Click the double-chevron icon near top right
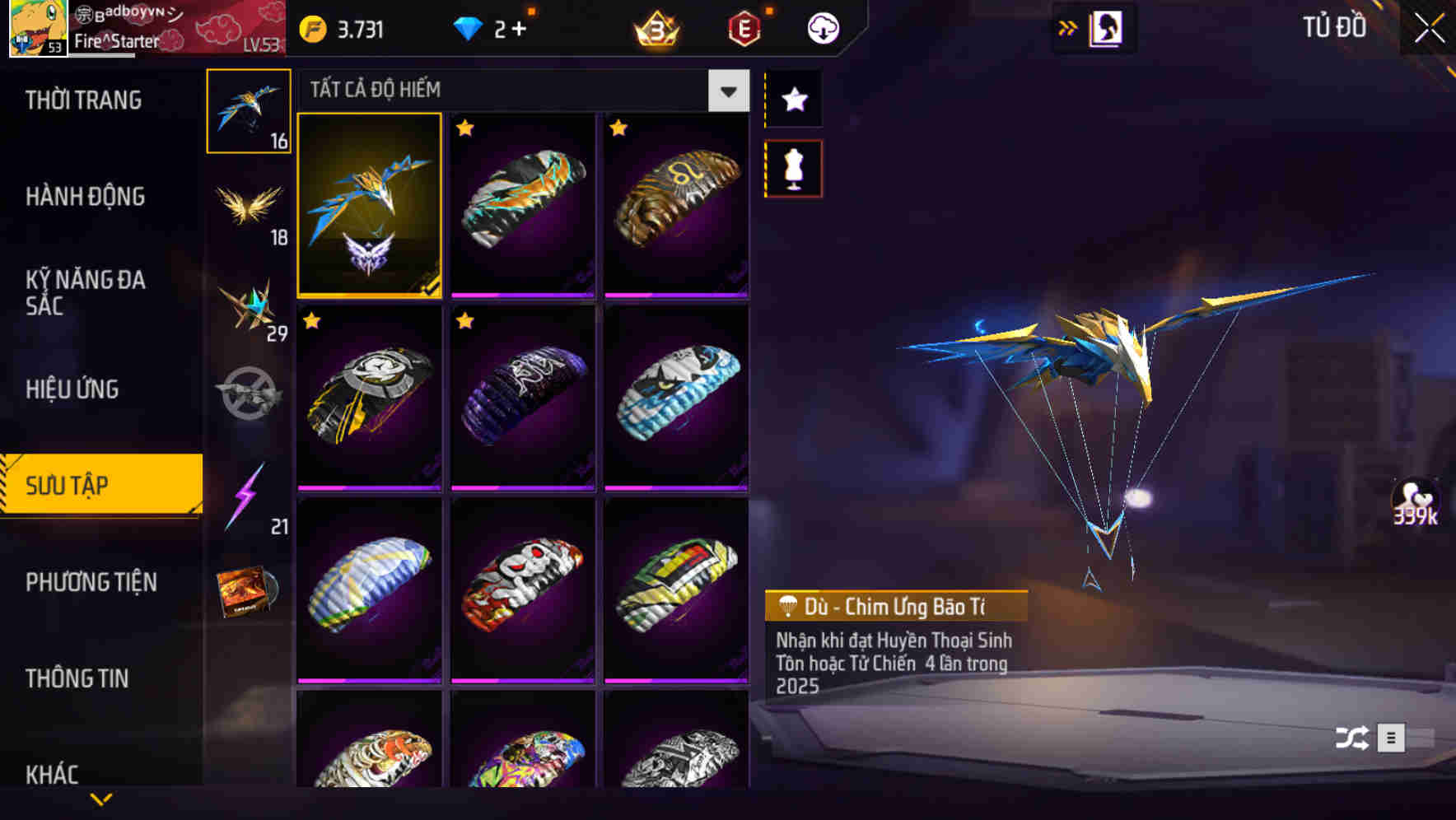The width and height of the screenshot is (1456, 820). click(1068, 26)
